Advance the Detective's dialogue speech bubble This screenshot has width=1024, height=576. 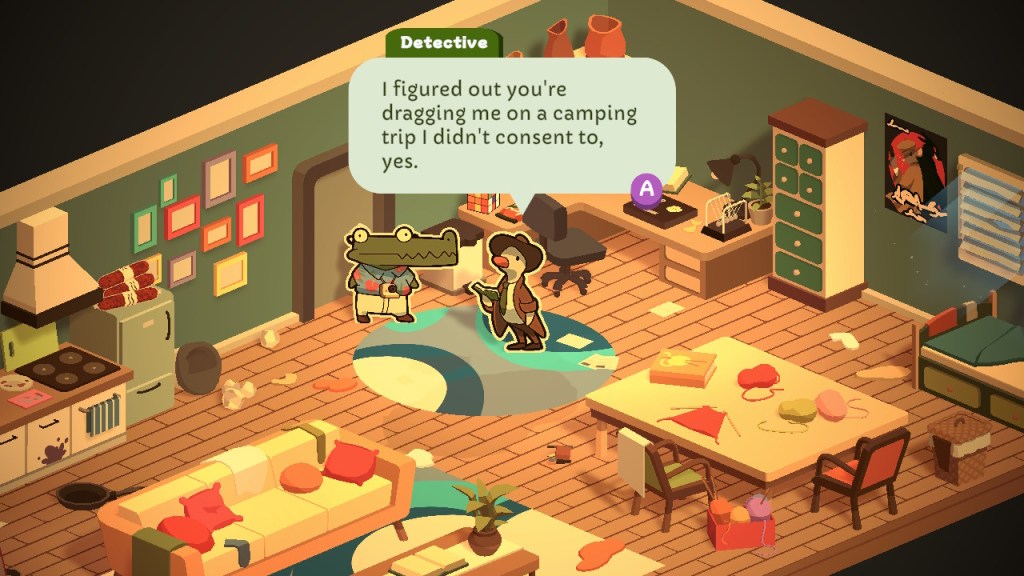pyautogui.click(x=647, y=187)
